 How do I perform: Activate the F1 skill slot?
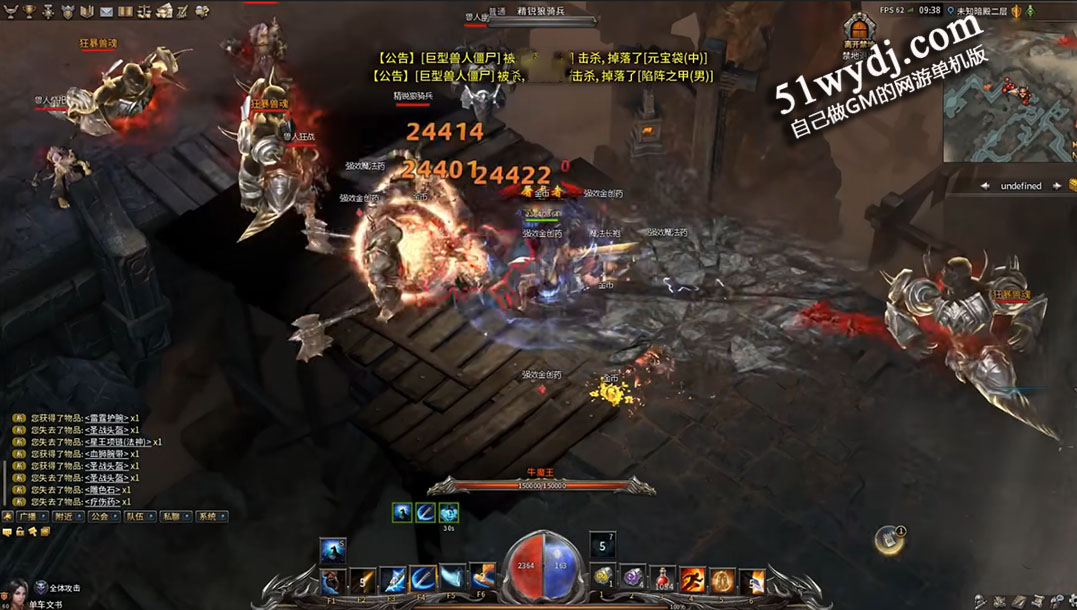[332, 580]
